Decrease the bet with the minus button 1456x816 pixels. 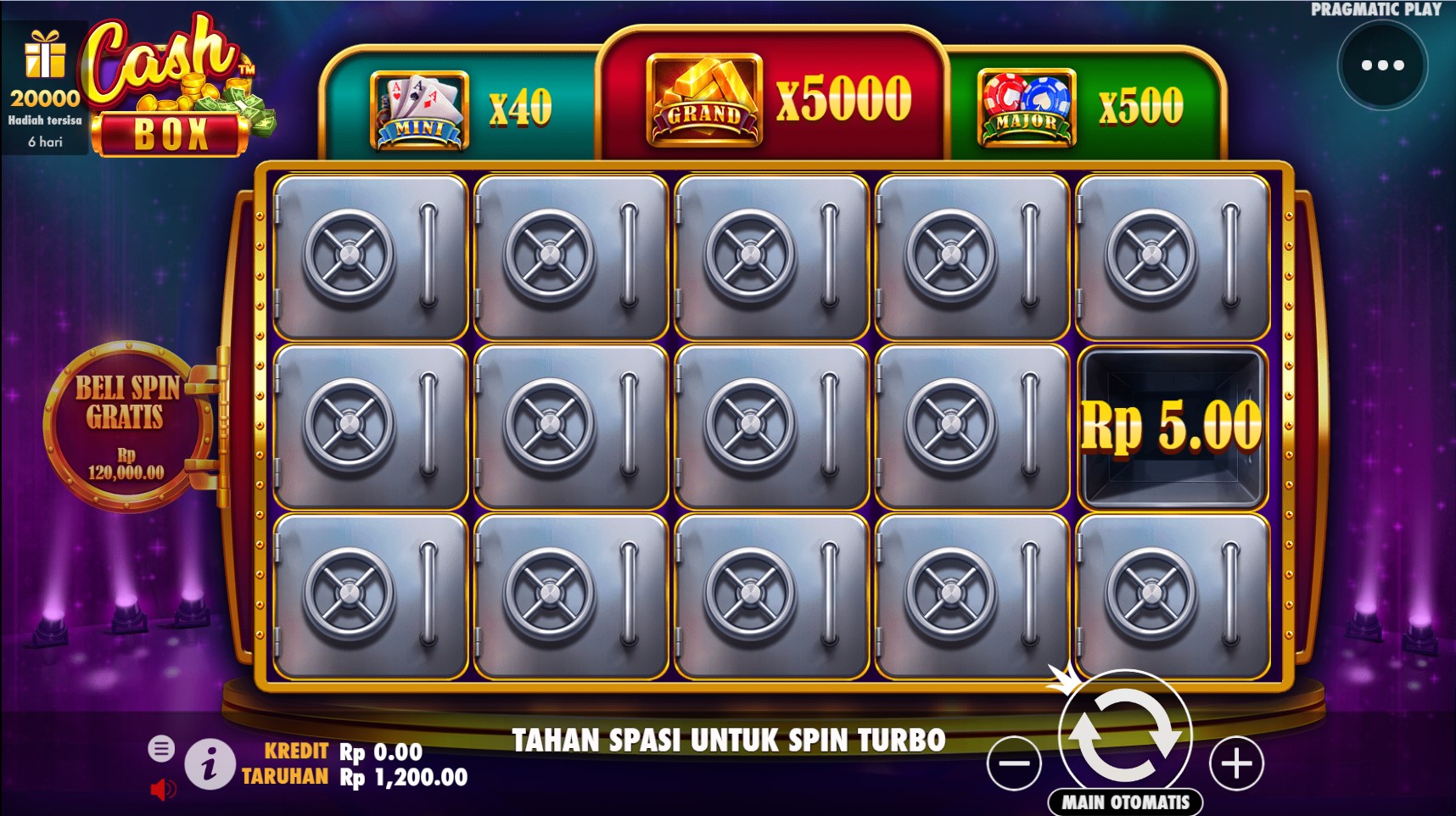point(1014,763)
